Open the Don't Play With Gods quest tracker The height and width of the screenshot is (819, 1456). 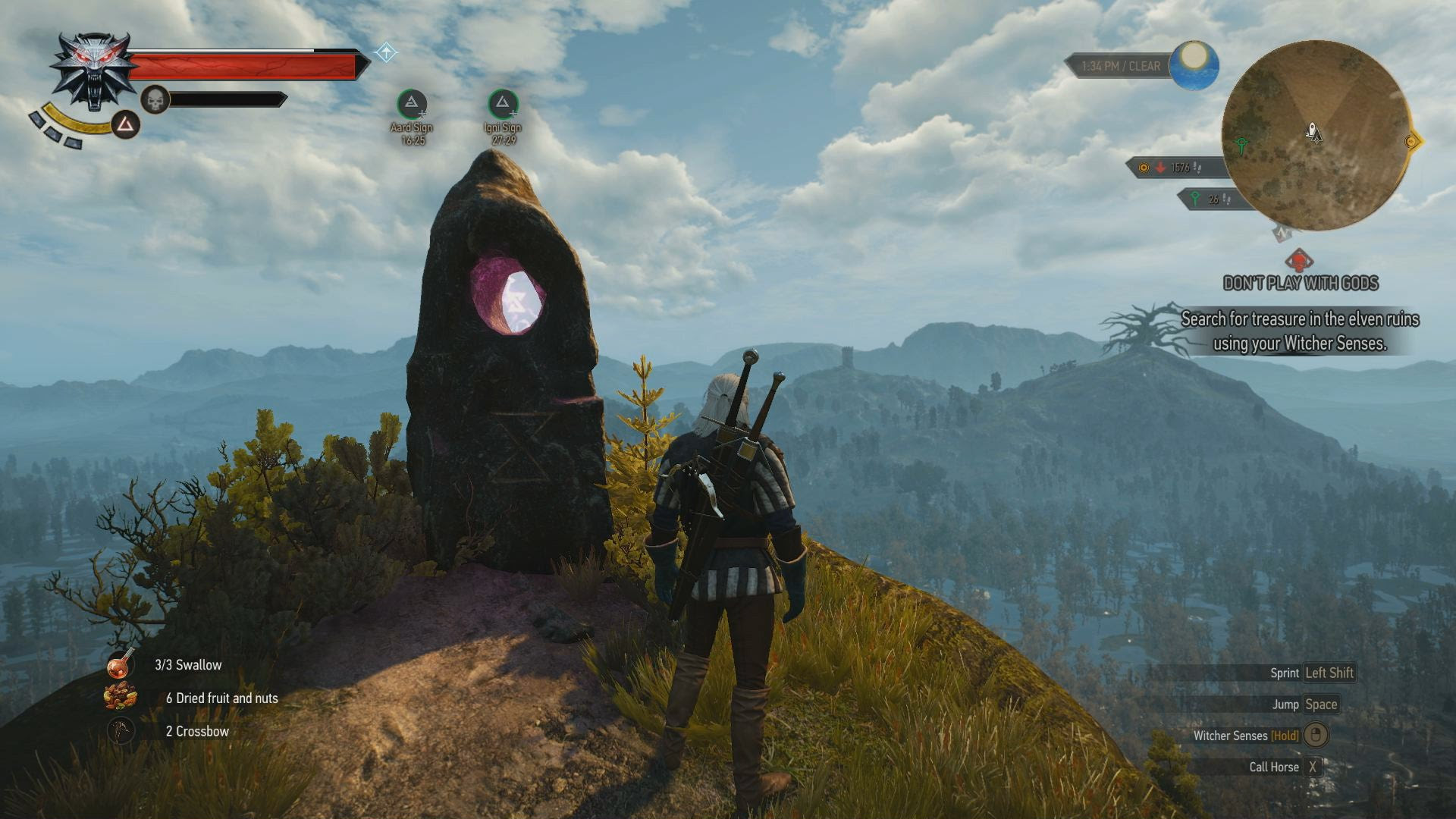(1301, 283)
